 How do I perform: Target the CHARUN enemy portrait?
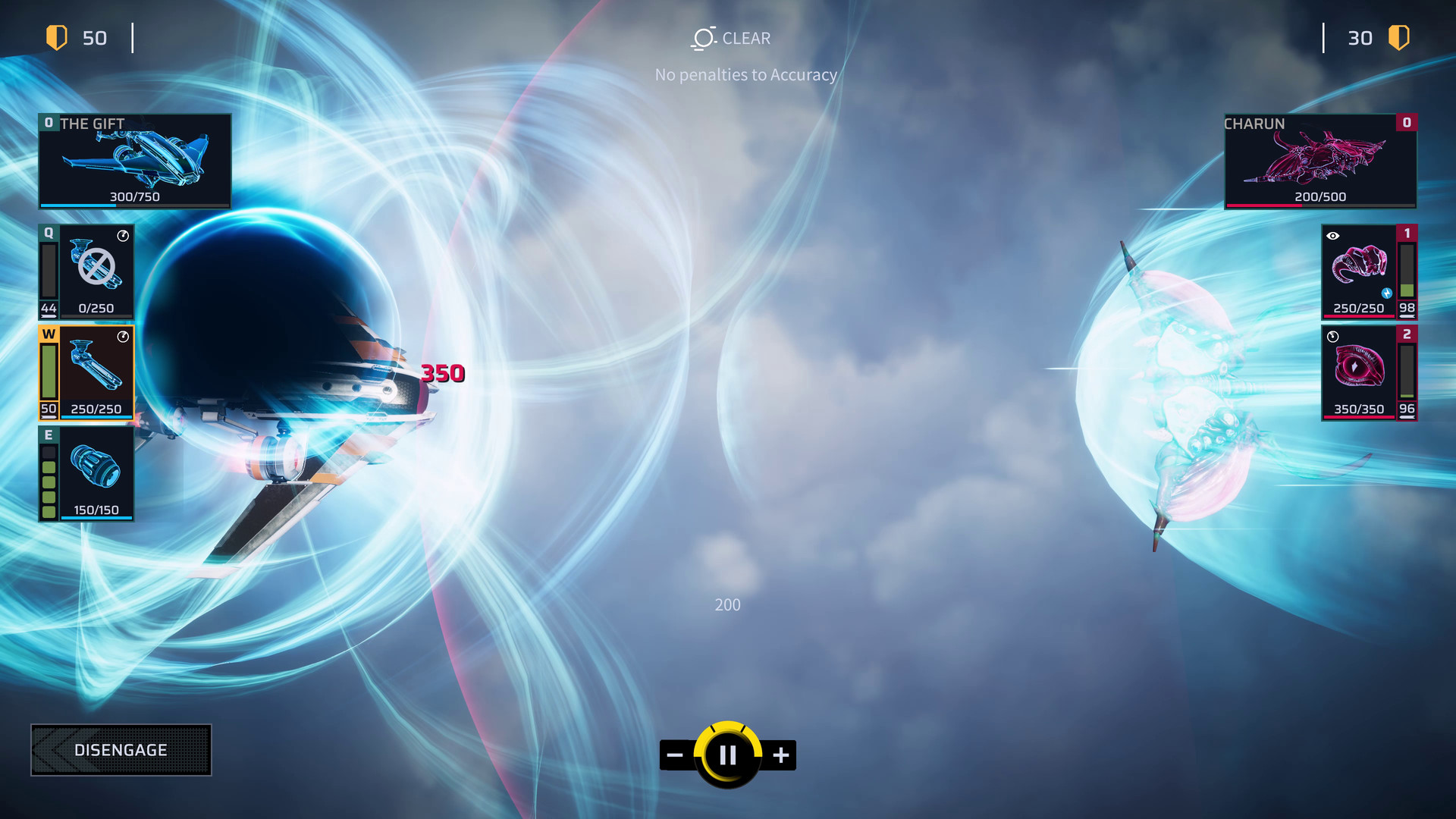click(x=1319, y=160)
